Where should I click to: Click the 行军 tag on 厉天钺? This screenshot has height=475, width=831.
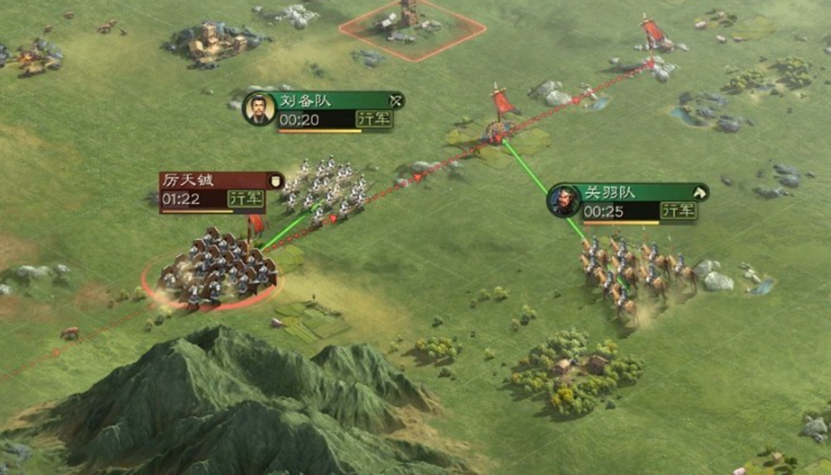point(246,198)
